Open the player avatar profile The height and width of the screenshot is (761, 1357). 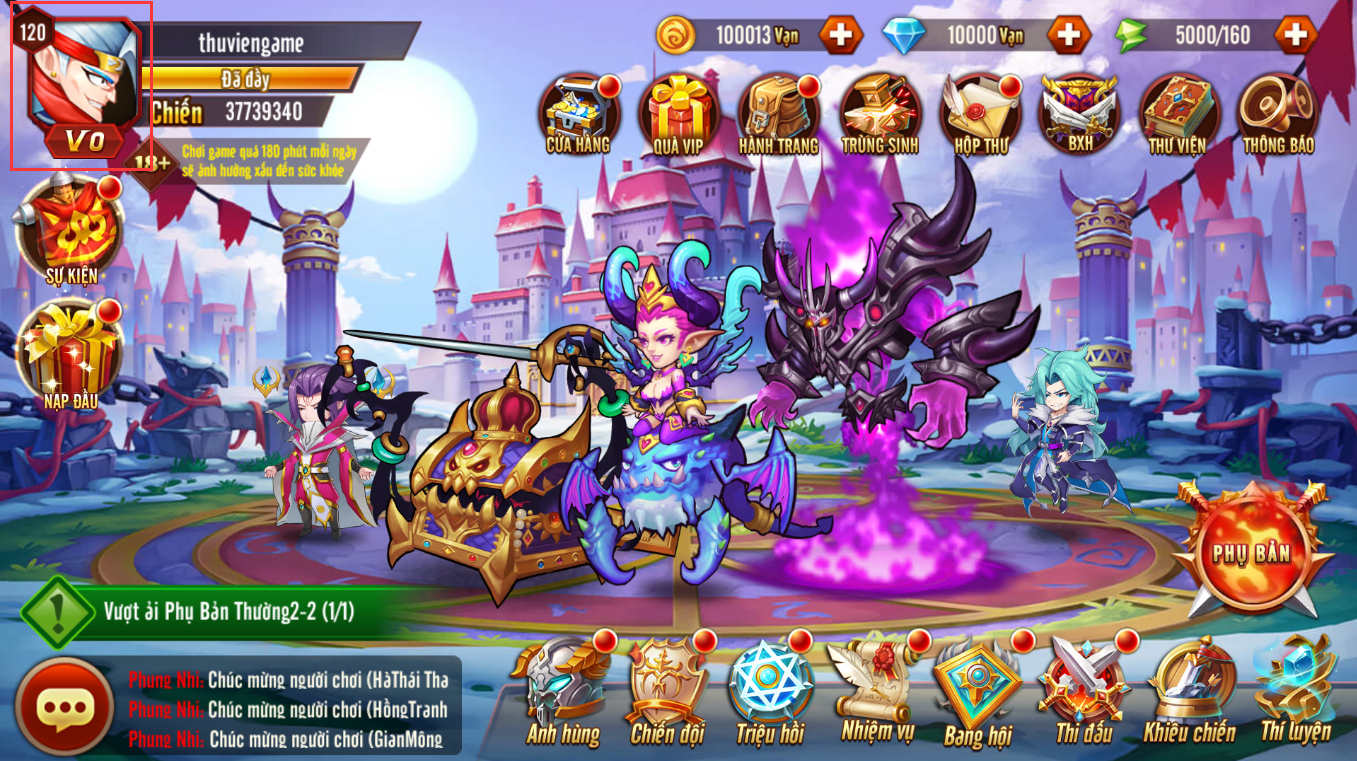pyautogui.click(x=80, y=85)
